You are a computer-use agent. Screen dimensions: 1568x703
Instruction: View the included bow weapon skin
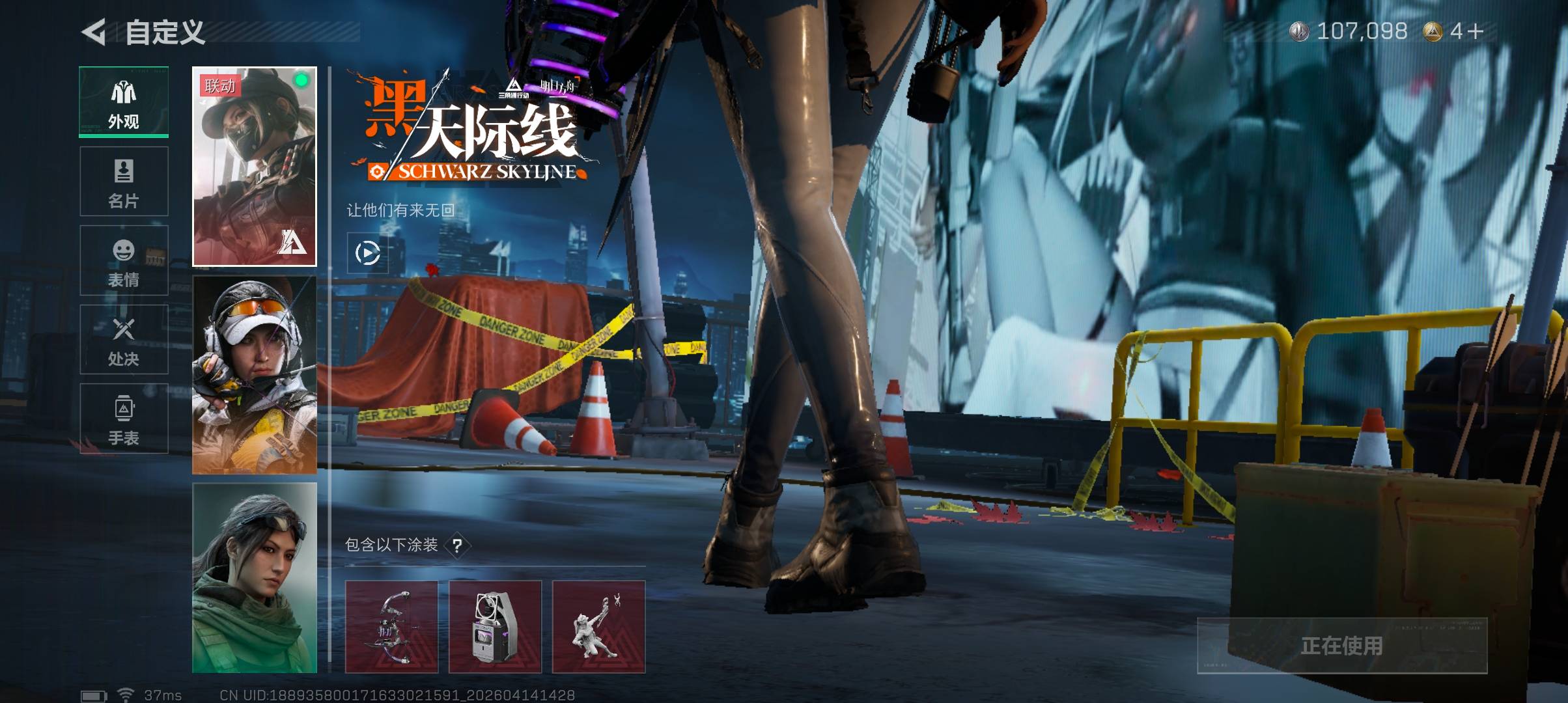pyautogui.click(x=391, y=627)
